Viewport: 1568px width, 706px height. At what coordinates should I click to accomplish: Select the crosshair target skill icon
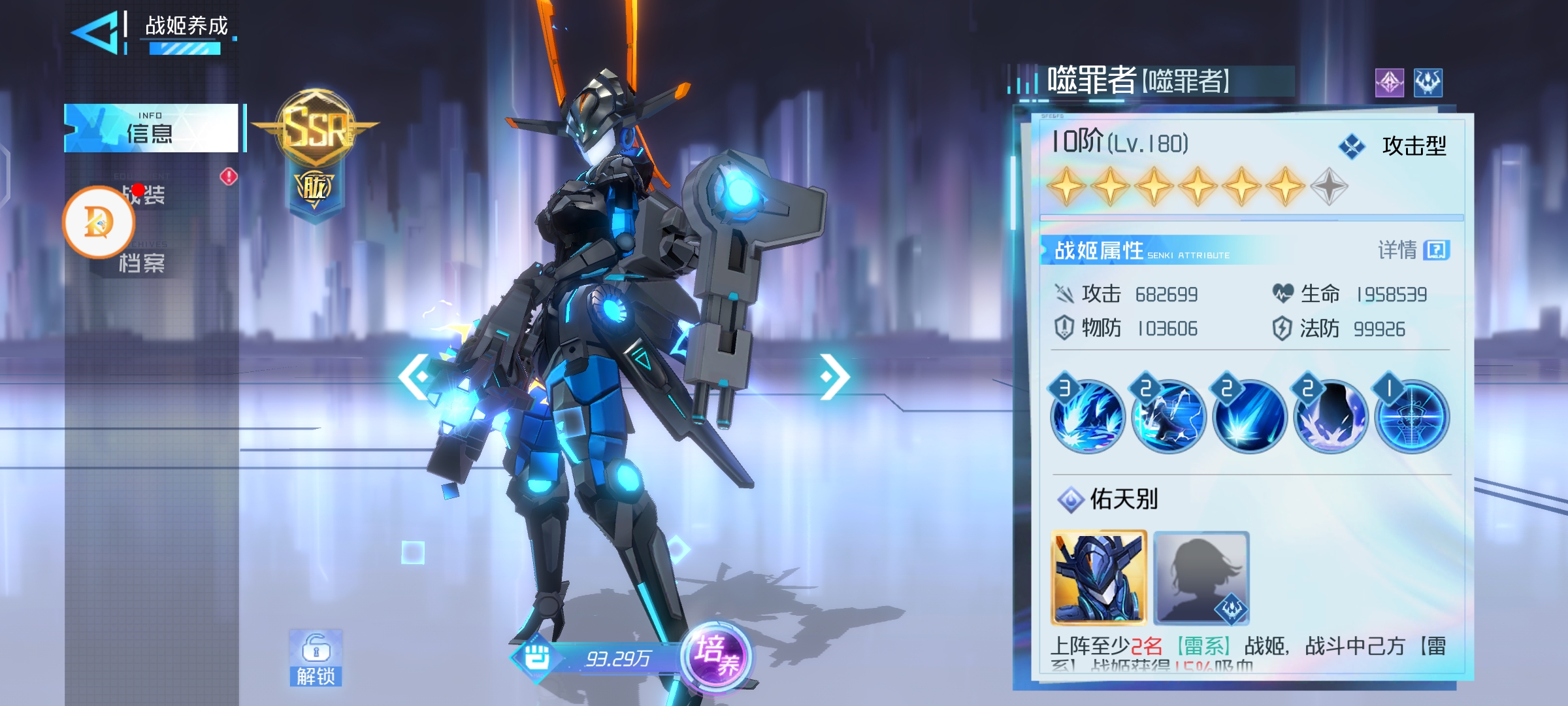coord(1411,416)
